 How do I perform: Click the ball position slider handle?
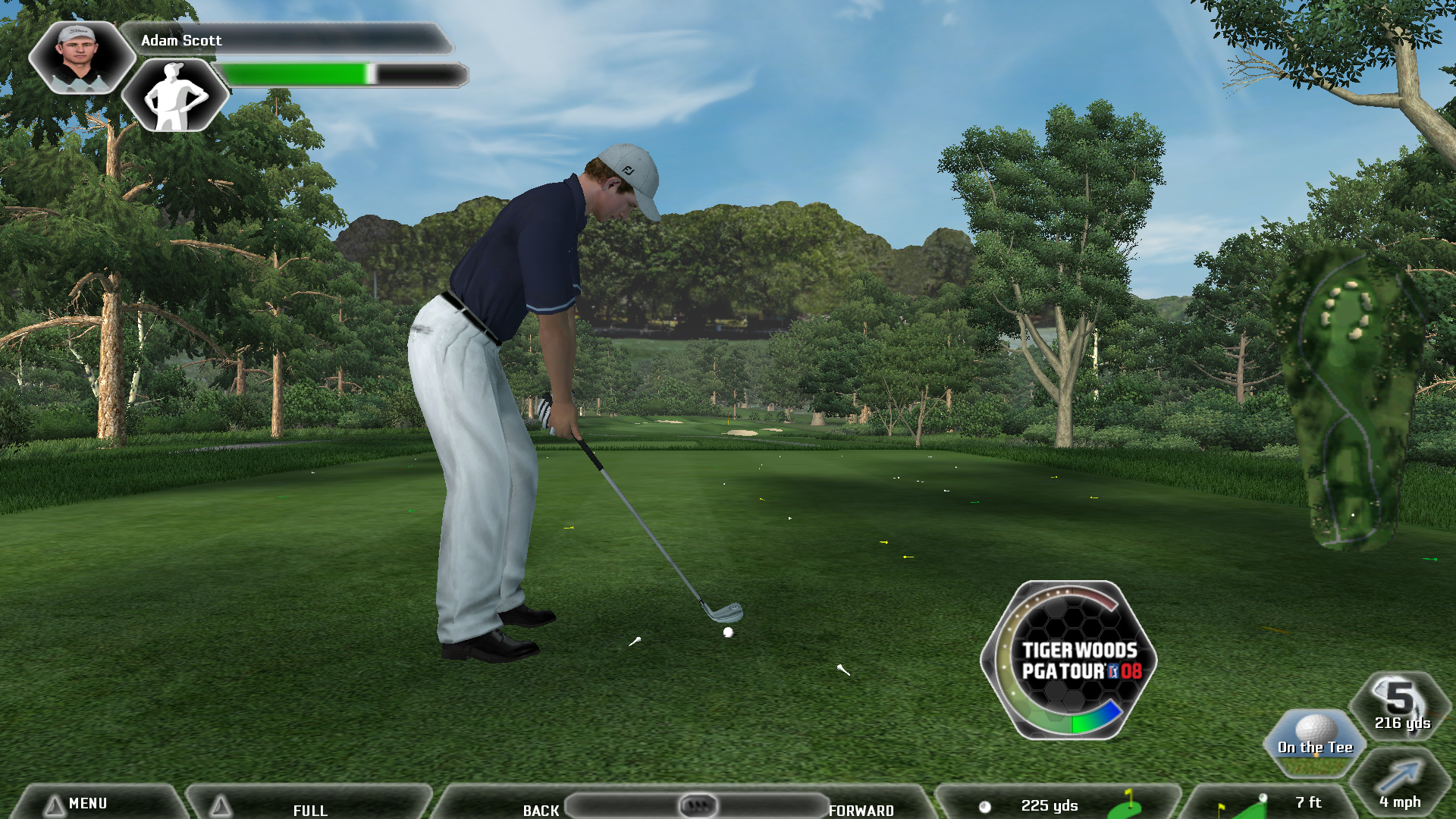[698, 805]
